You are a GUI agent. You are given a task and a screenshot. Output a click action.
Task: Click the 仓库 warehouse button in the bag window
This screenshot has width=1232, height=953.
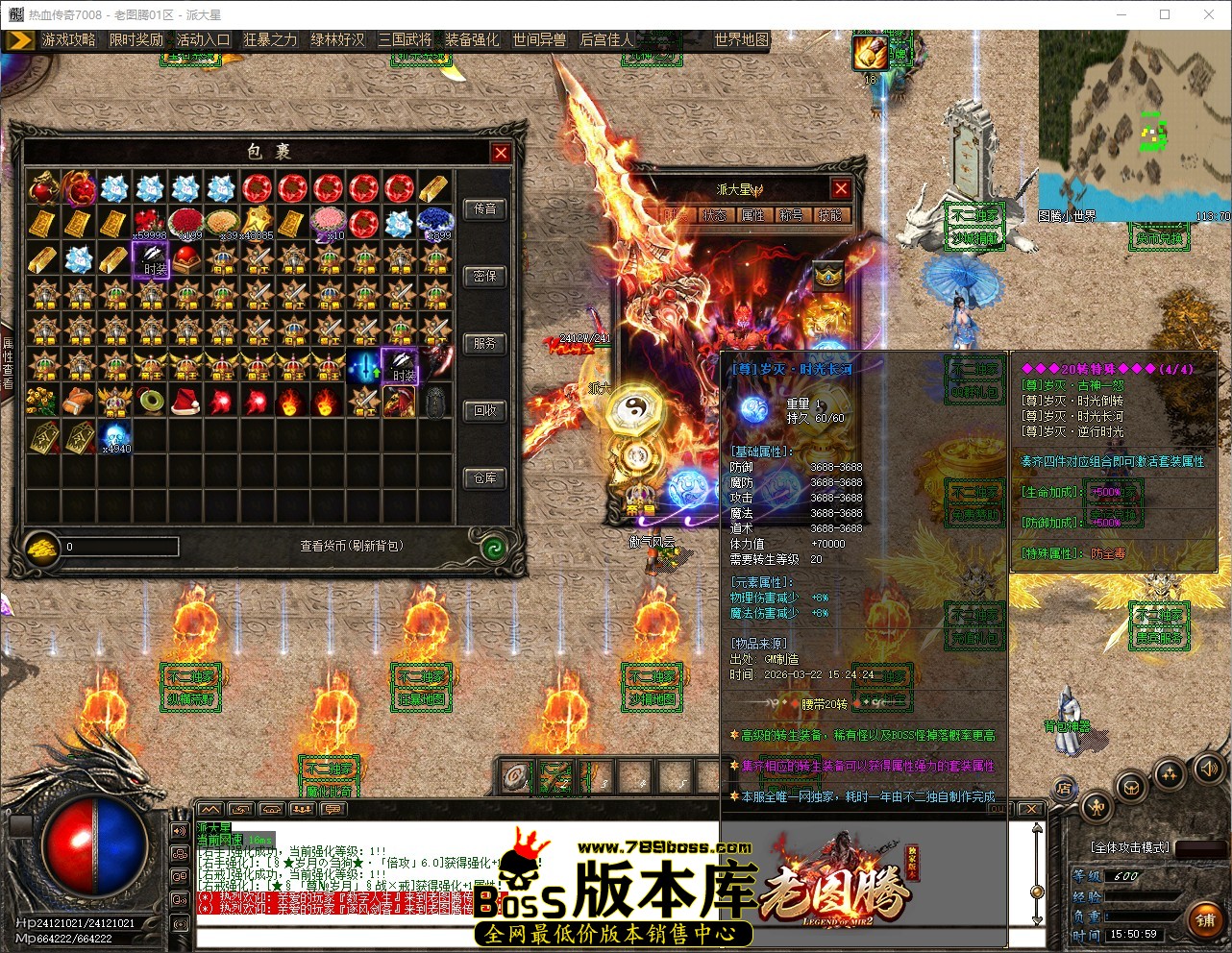pos(484,477)
